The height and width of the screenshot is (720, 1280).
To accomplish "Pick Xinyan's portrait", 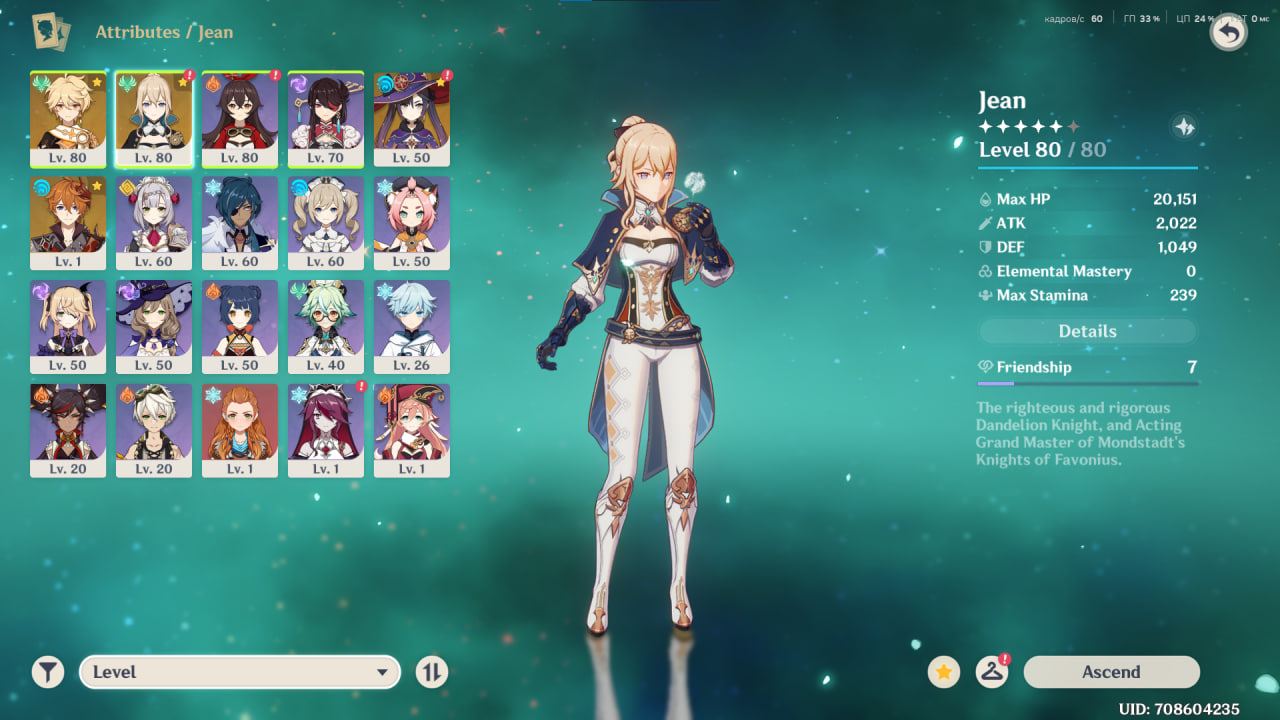I will [x=68, y=430].
